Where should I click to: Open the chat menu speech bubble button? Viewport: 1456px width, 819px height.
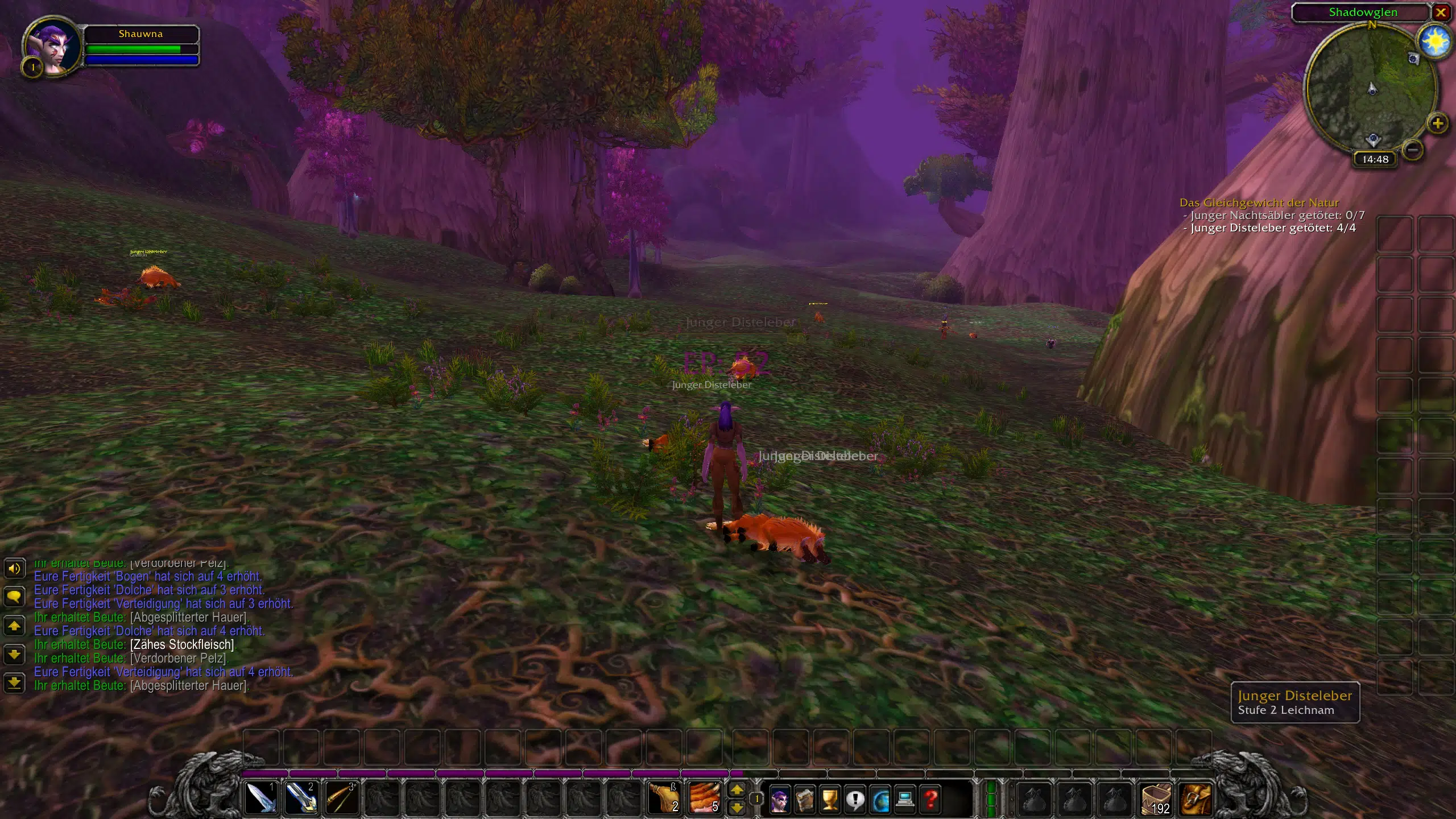coord(14,596)
